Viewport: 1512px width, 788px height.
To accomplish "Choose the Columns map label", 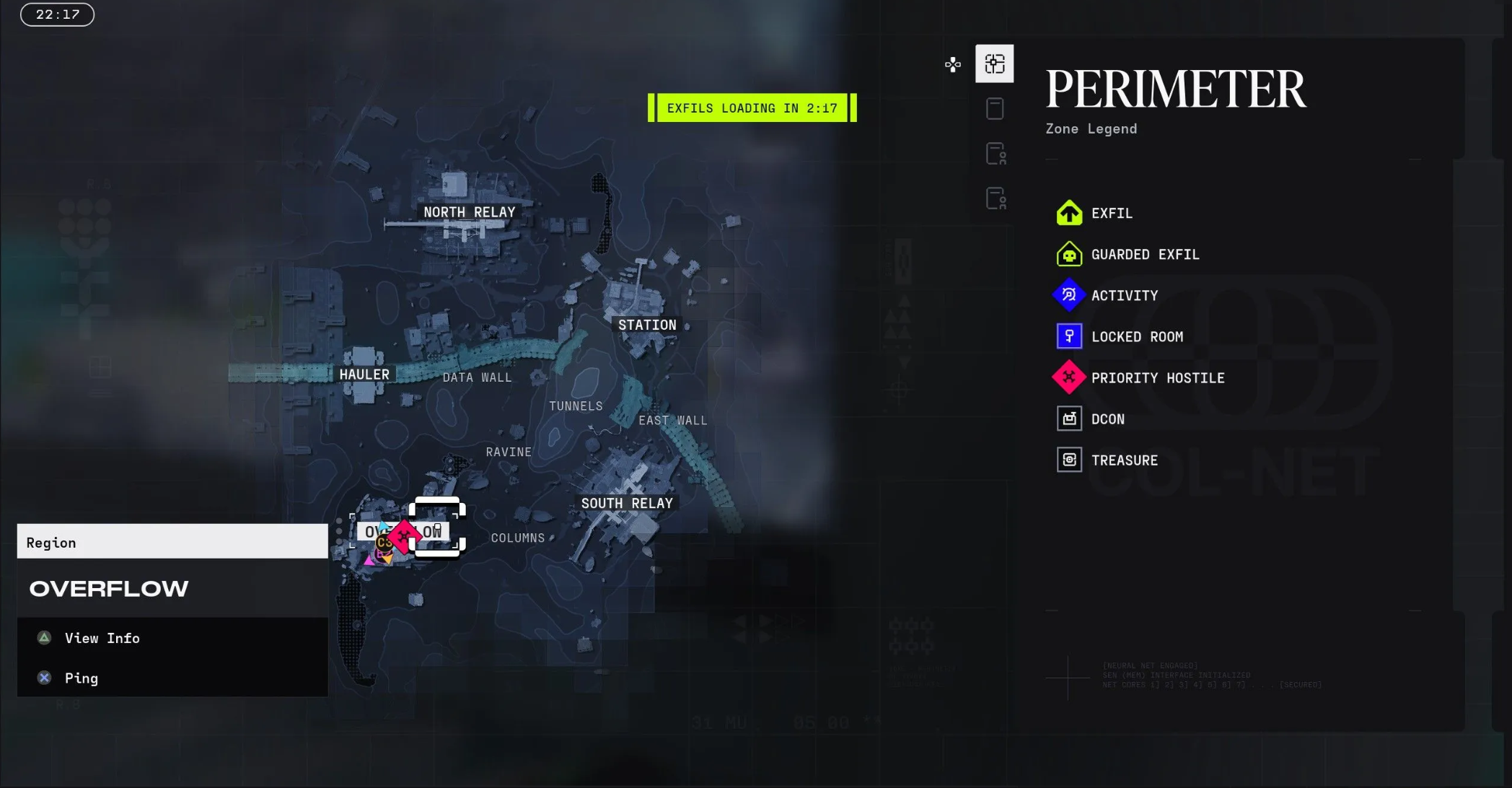I will (518, 538).
